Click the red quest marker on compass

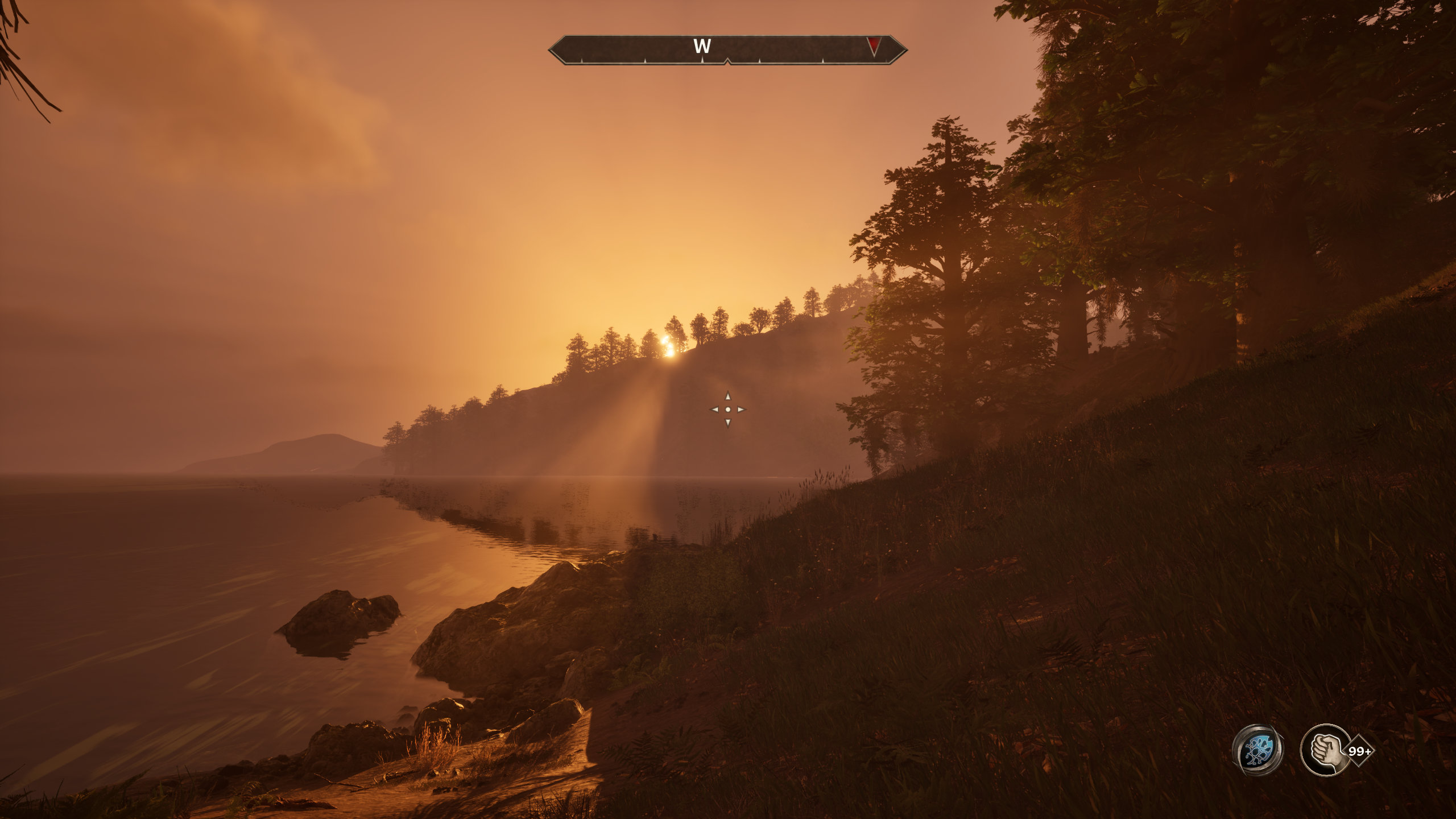click(874, 46)
